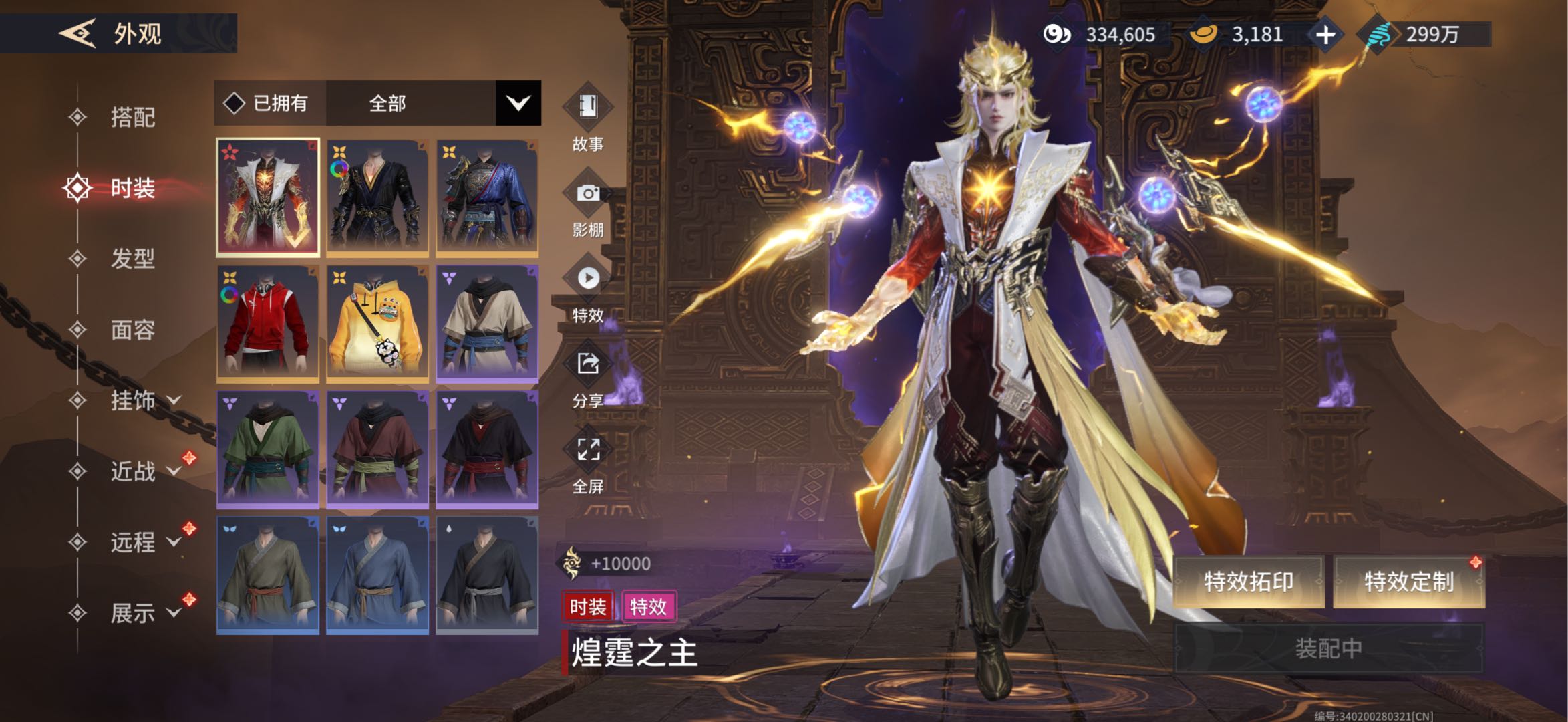Screen dimensions: 1568x722
Task: Expand the 挂饰 accessories category
Action: 144,400
